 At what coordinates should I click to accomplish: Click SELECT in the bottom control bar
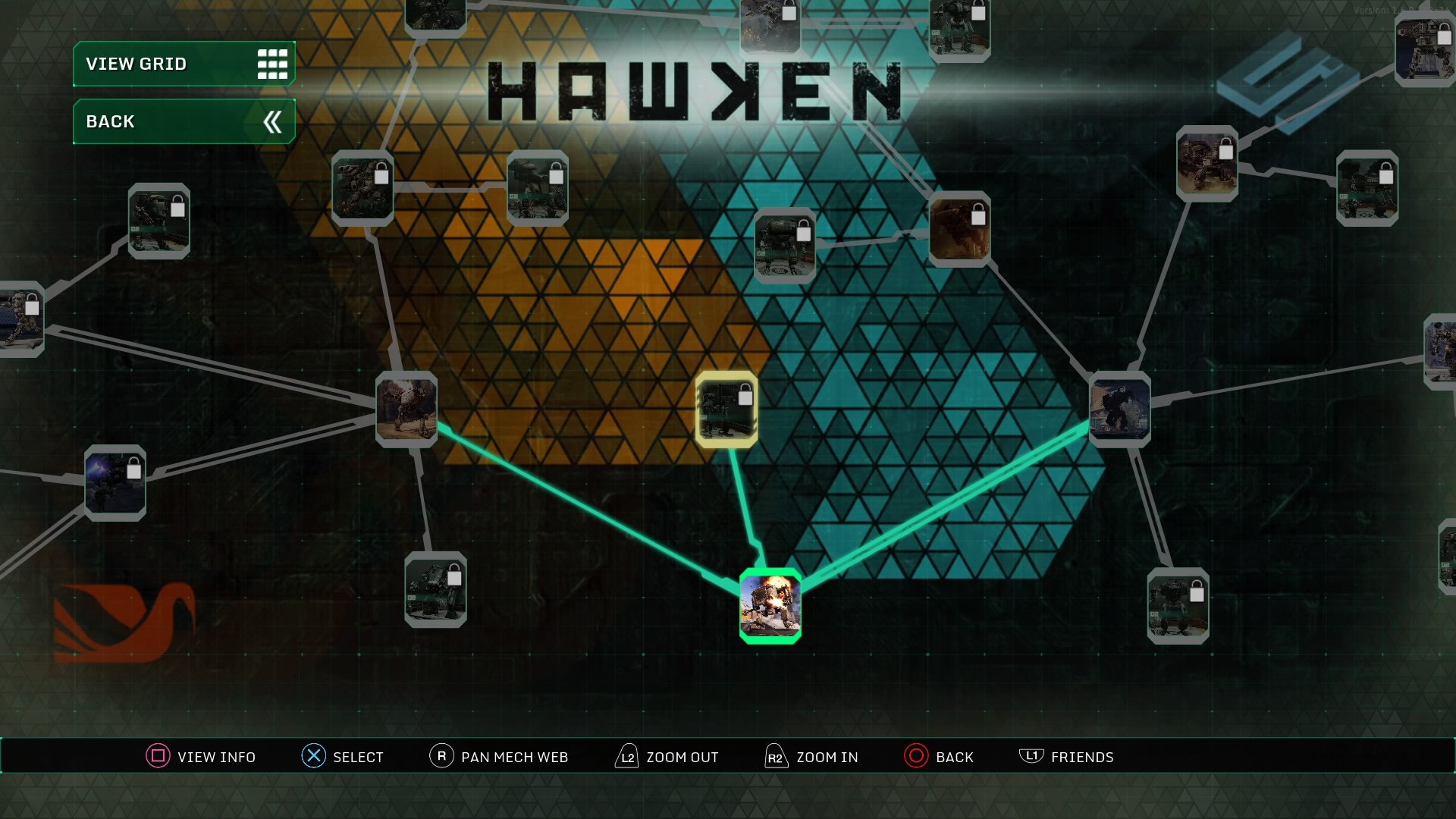tap(344, 756)
